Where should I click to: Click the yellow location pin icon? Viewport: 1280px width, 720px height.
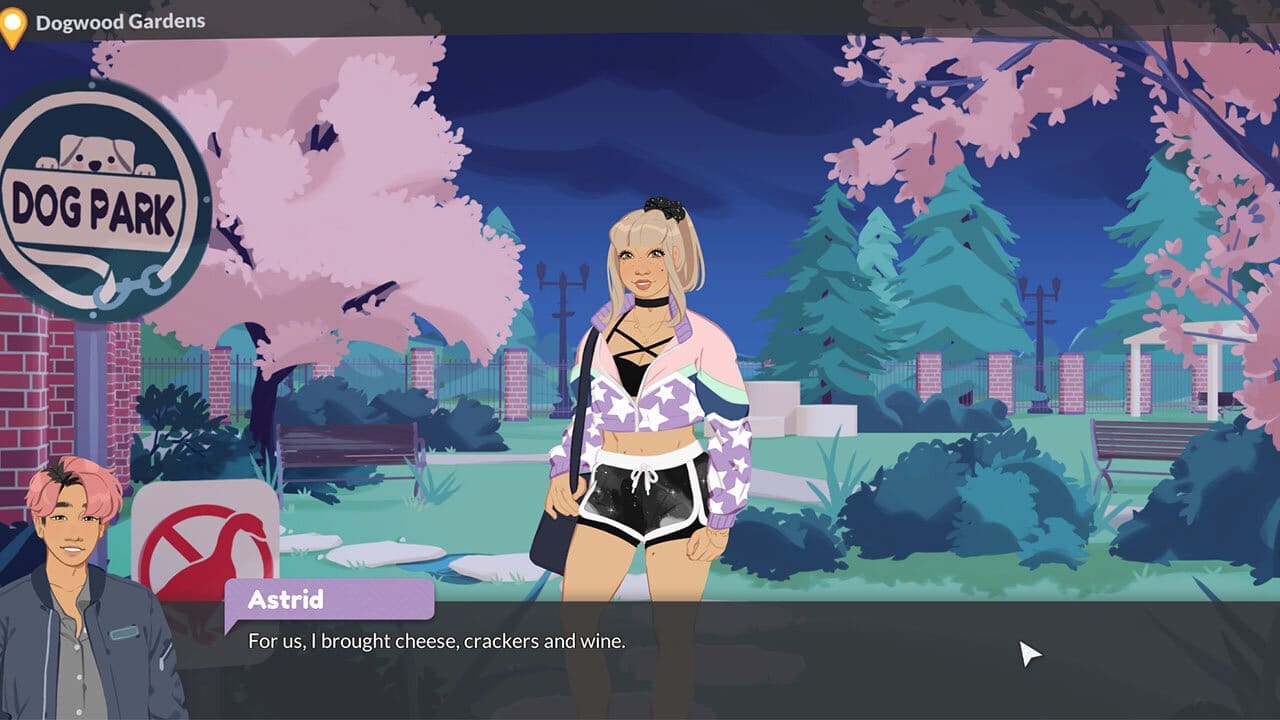pos(15,19)
